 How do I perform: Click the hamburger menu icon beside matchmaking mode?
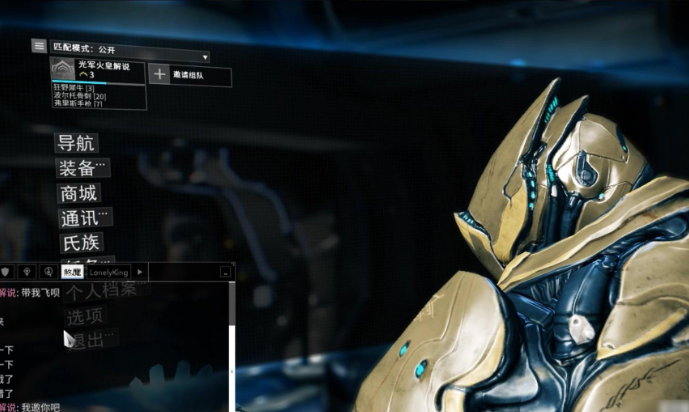(x=39, y=46)
